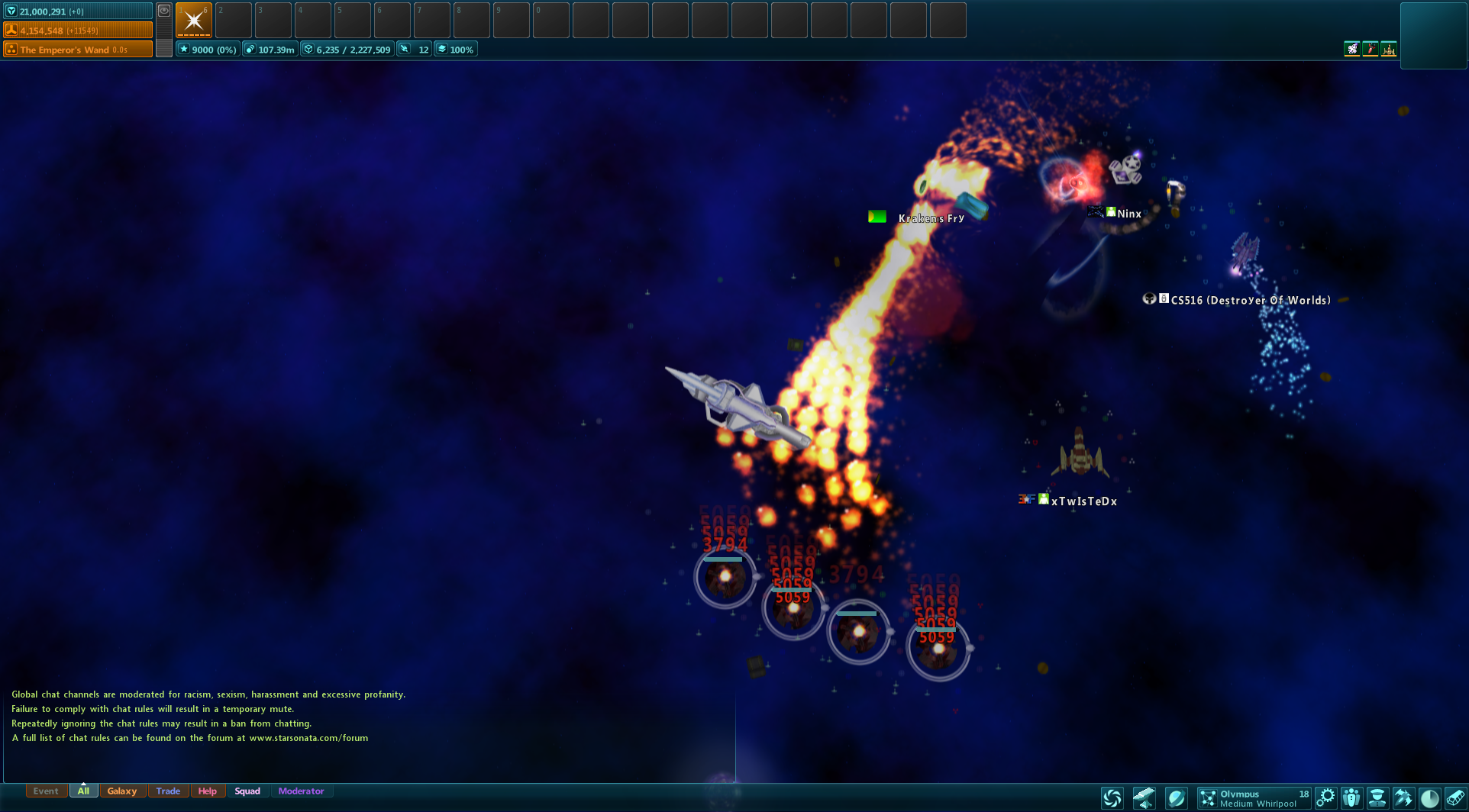Open the Galaxy chat channel

tap(121, 791)
